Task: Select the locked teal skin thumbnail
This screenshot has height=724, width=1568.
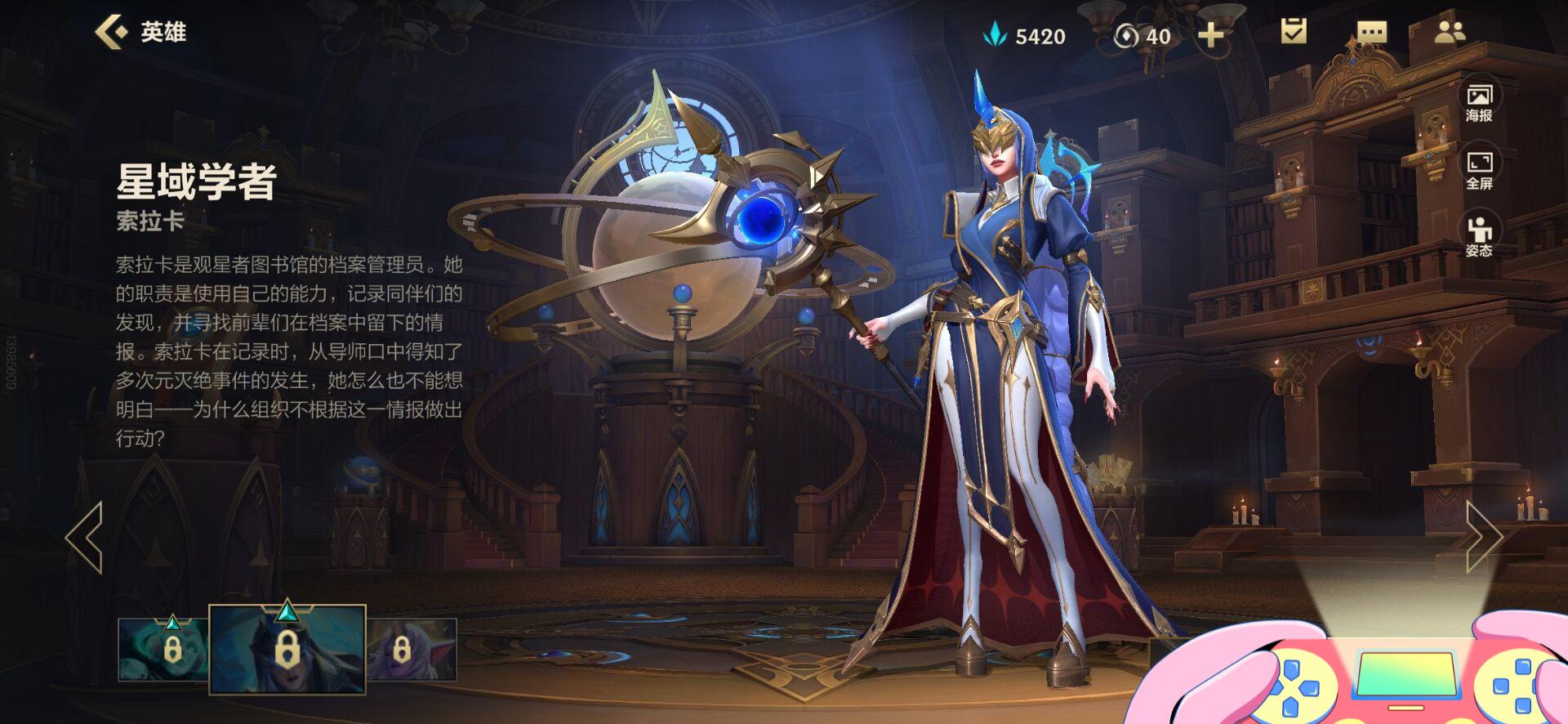Action: tap(163, 650)
